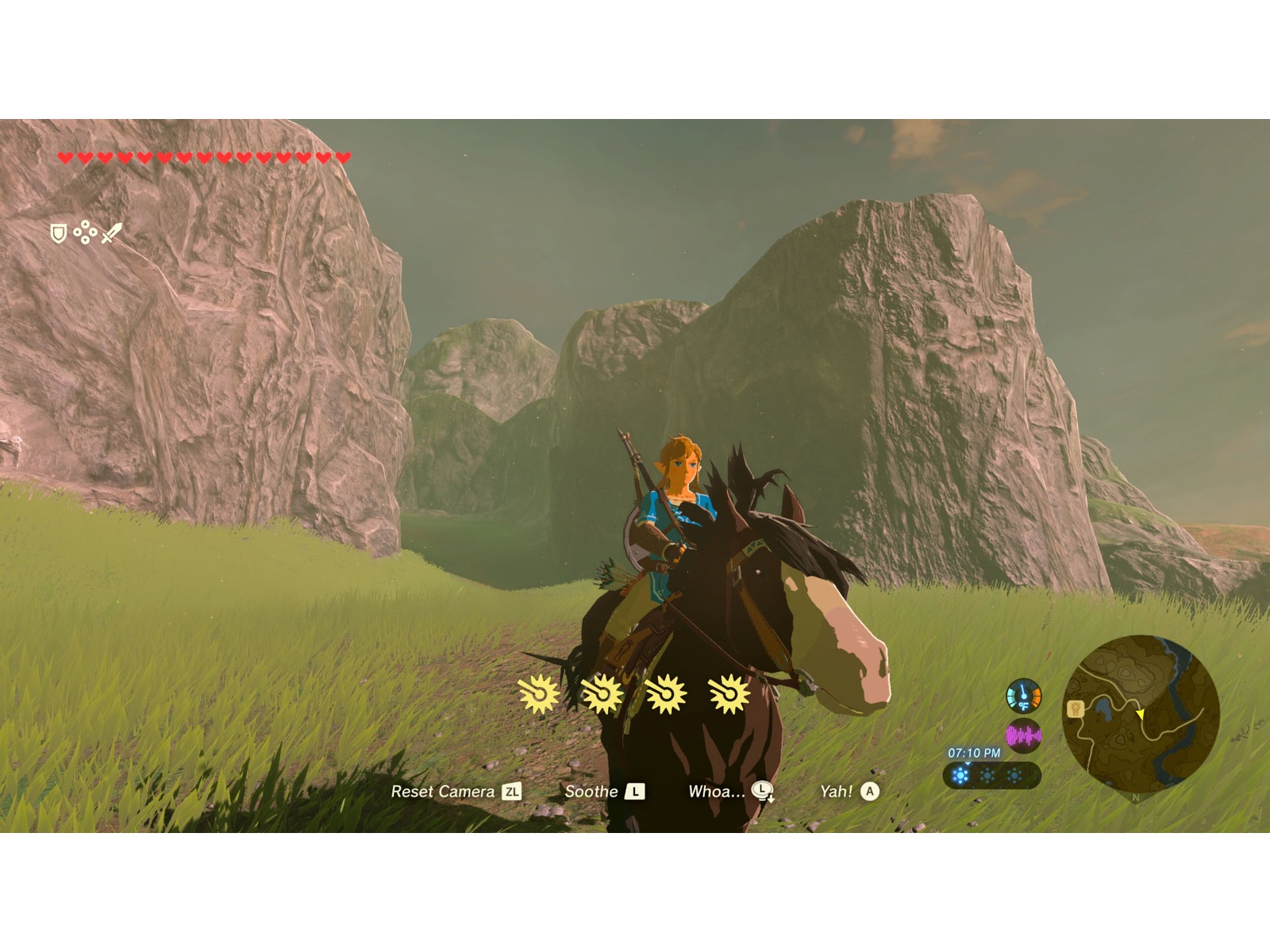Click the sword icon top-left

click(112, 232)
